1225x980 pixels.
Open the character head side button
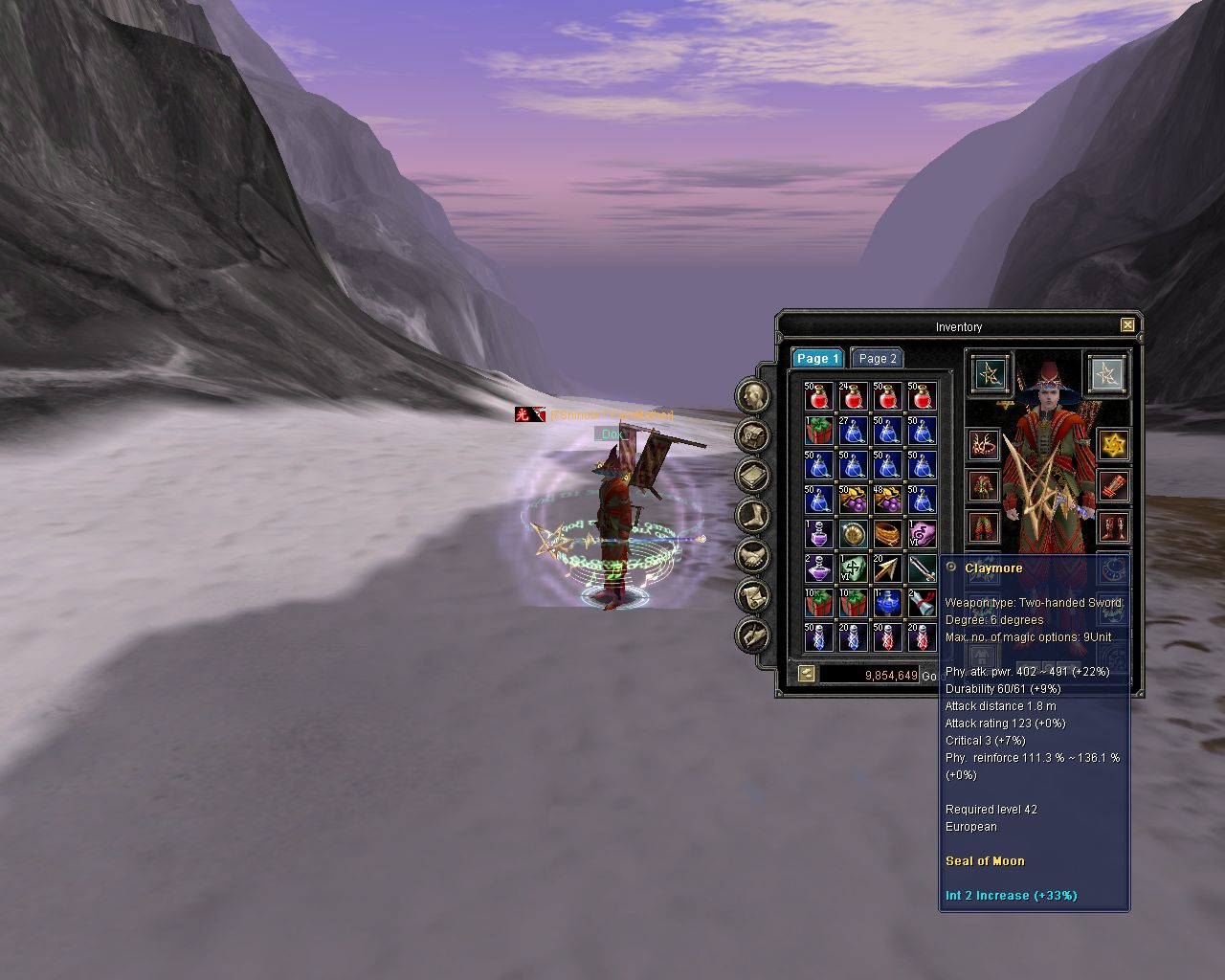(753, 394)
